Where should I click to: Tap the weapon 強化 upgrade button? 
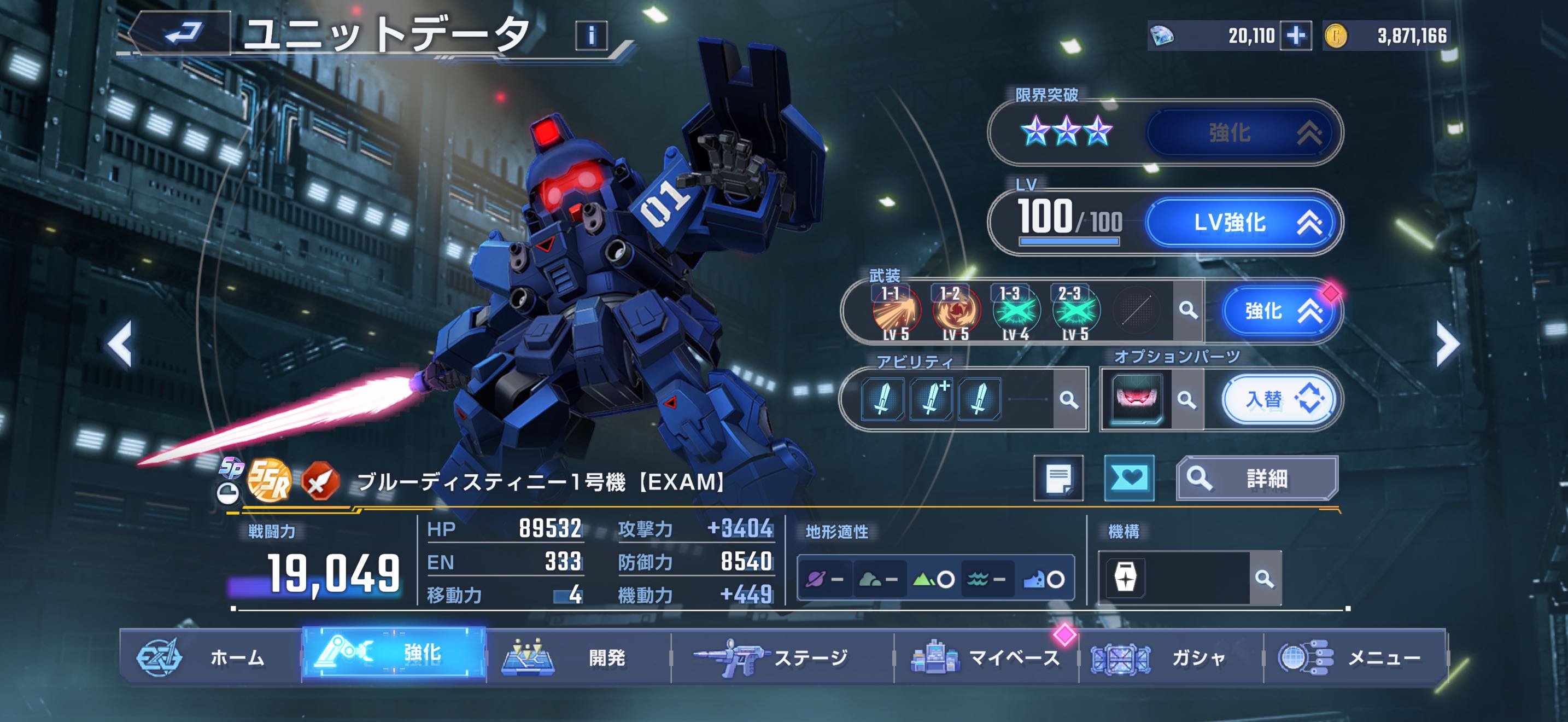pyautogui.click(x=1279, y=311)
